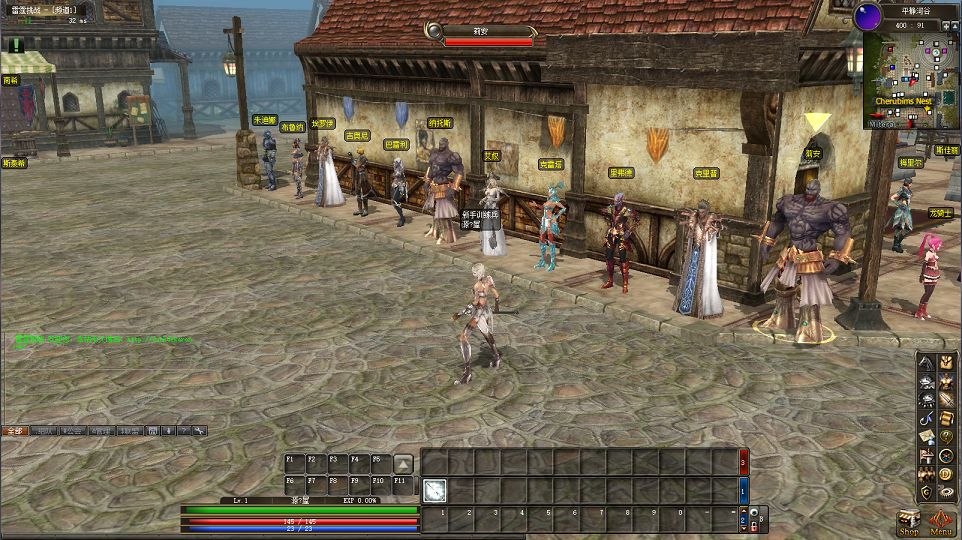
Task: Switch to red quickbar page 3
Action: pos(742,463)
